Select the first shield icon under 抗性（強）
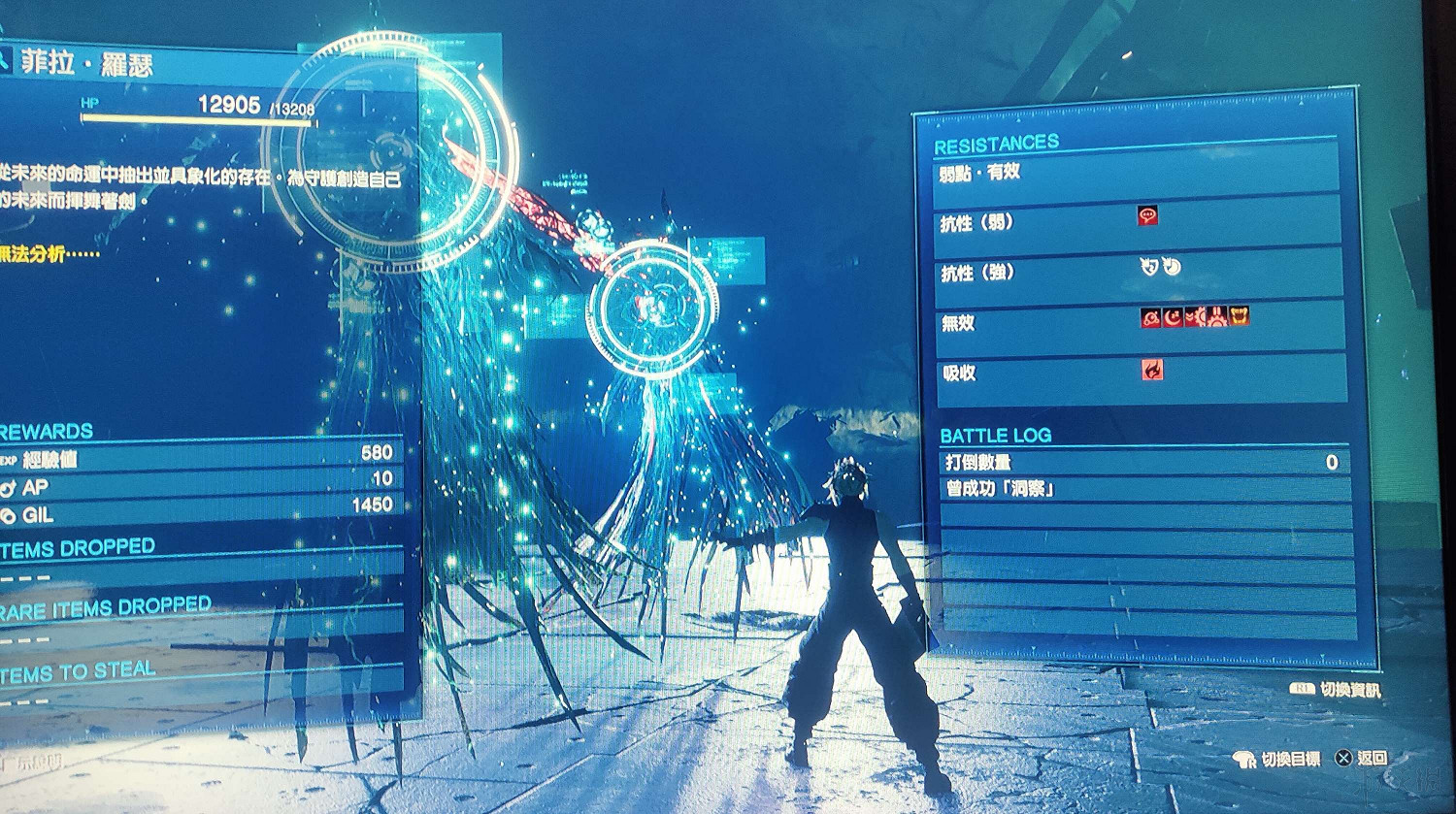Viewport: 1456px width, 814px height. click(x=1148, y=266)
